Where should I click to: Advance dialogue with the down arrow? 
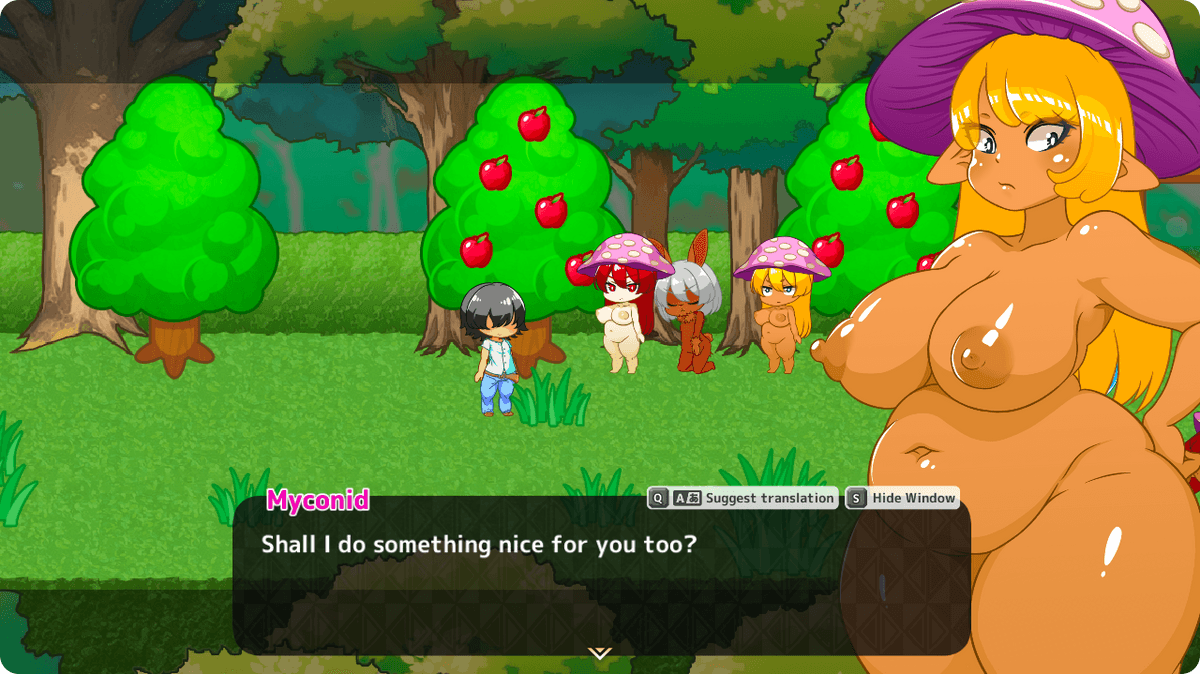pos(599,653)
